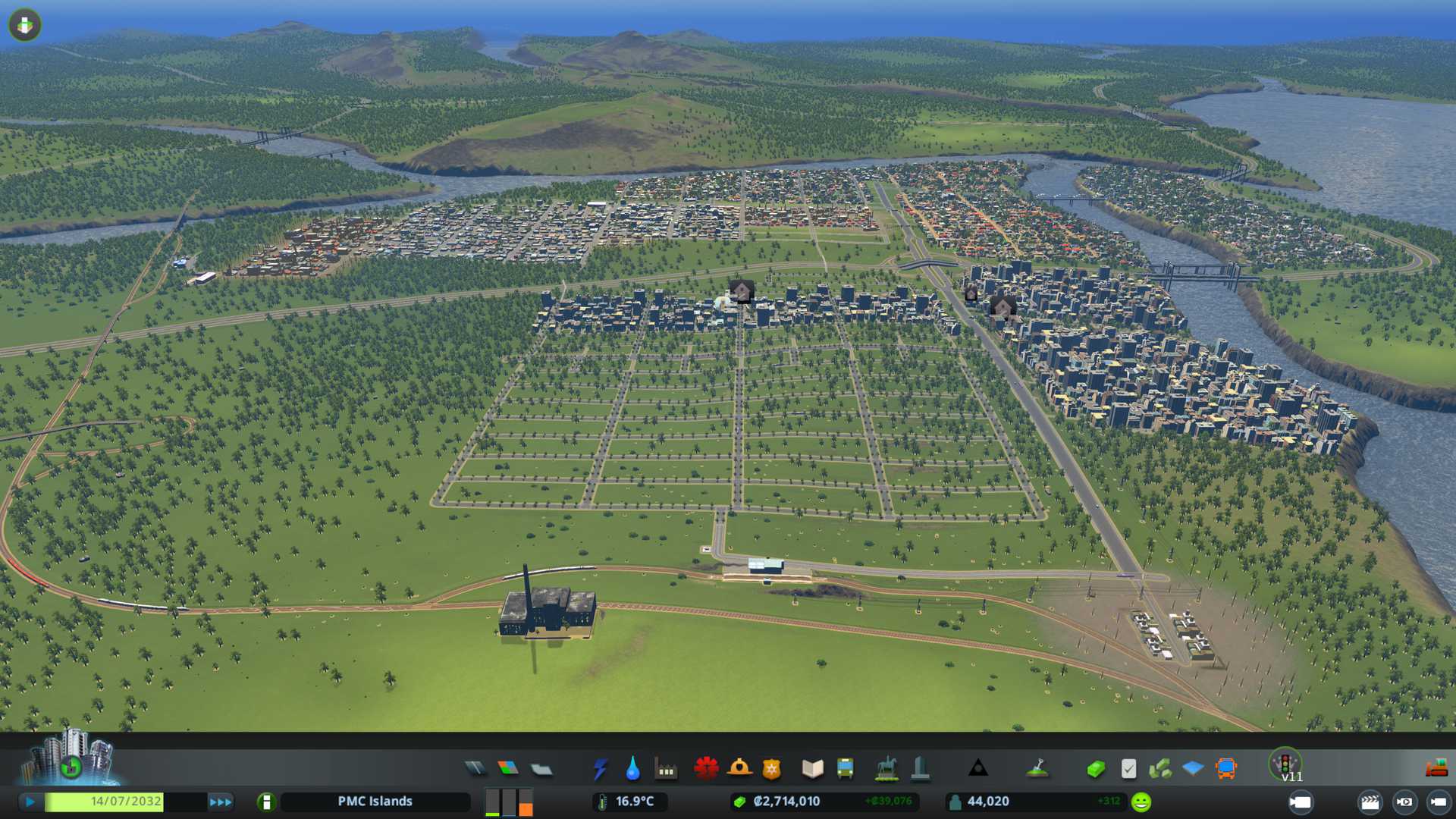
Task: Open city info next to PMC Islands
Action: (266, 802)
